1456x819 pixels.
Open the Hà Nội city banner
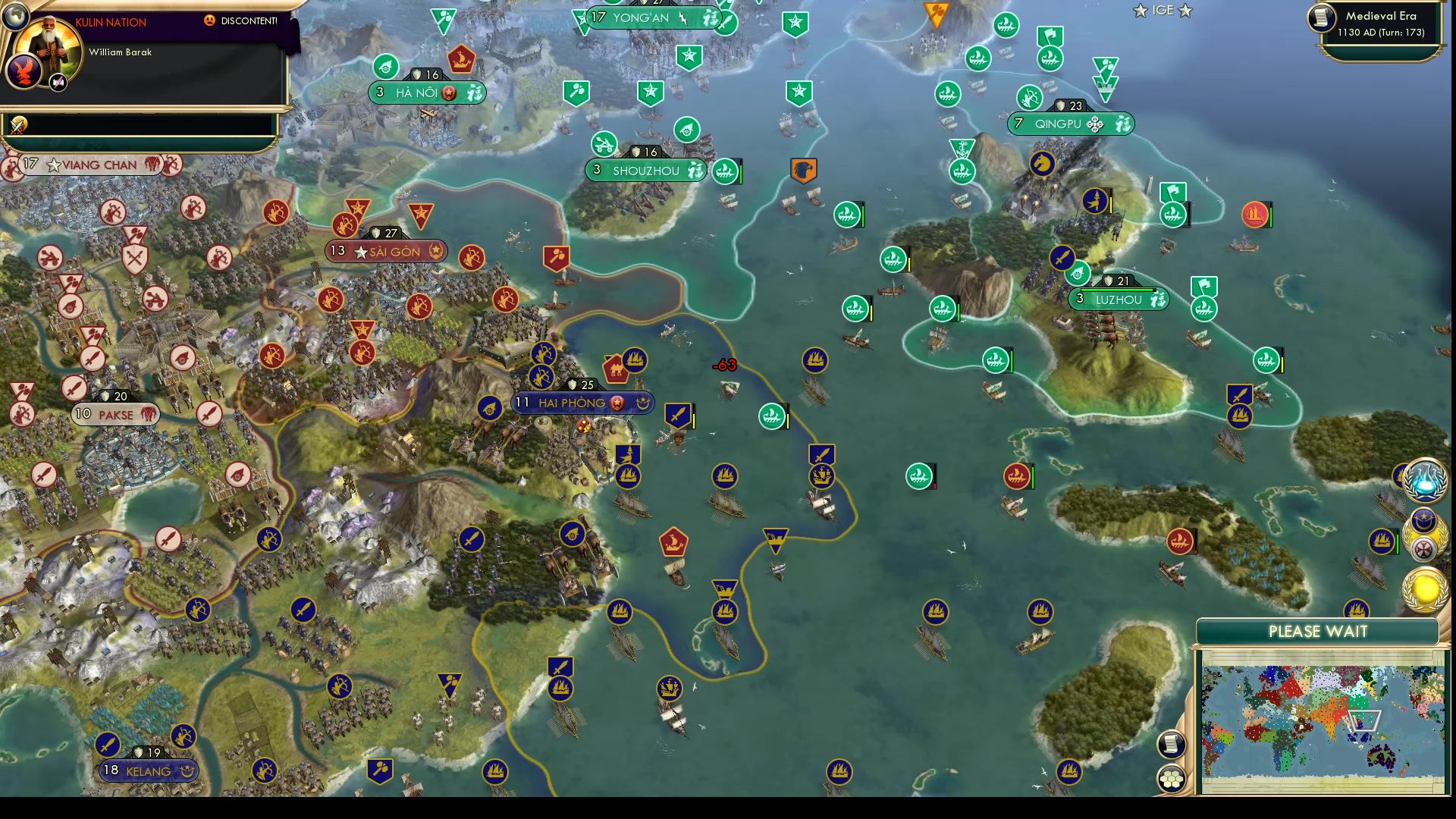(x=428, y=94)
